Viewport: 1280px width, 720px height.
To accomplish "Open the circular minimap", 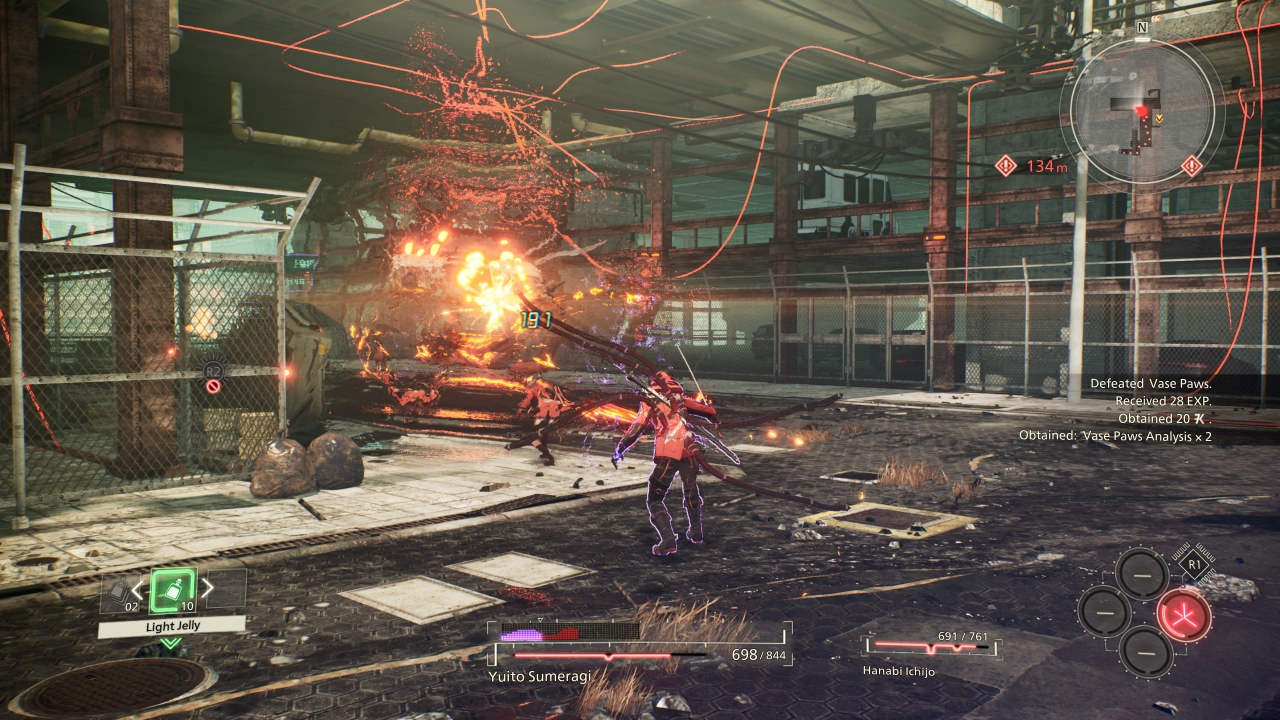I will (x=1142, y=112).
